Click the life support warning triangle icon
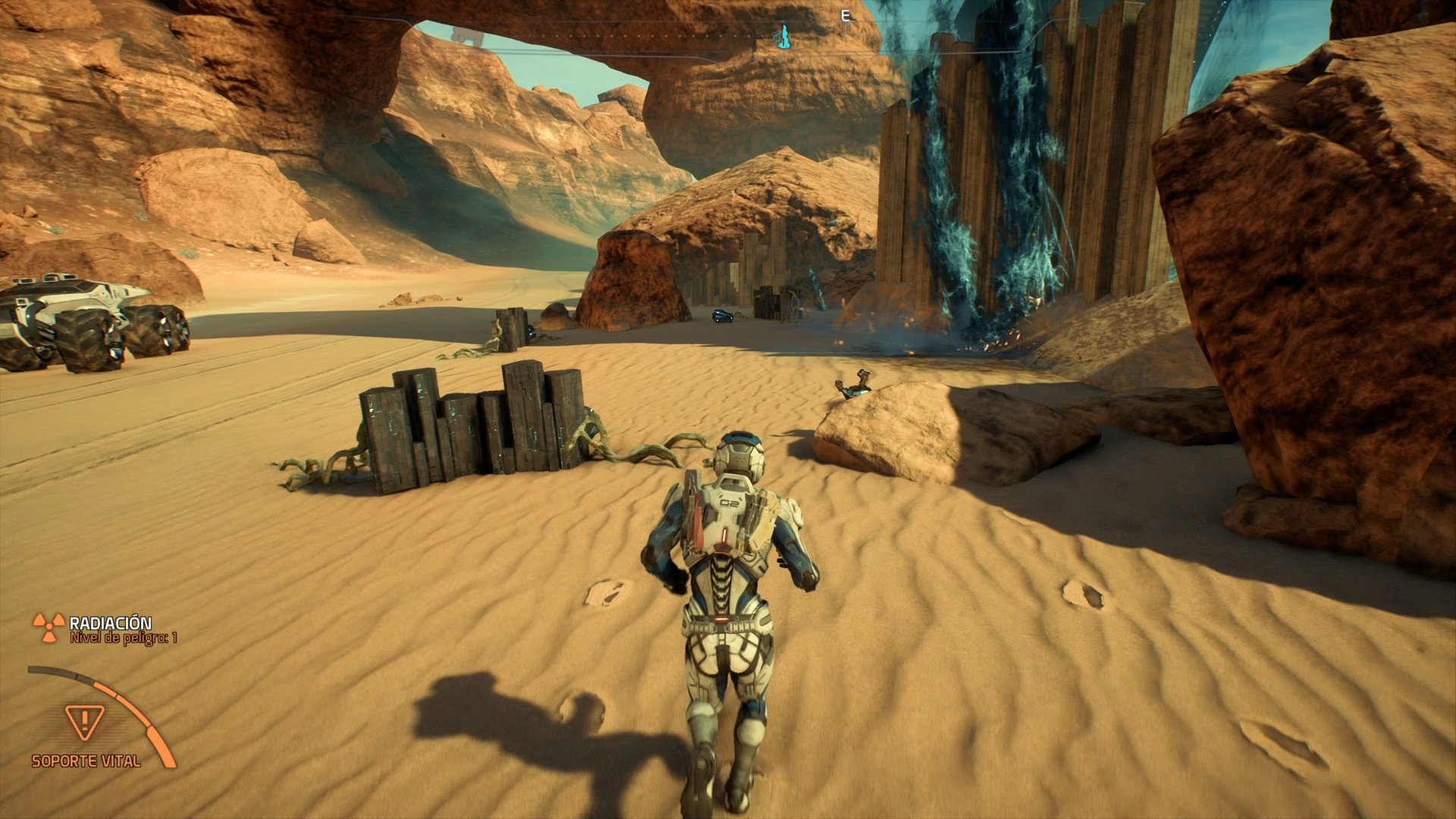1456x819 pixels. tap(83, 722)
